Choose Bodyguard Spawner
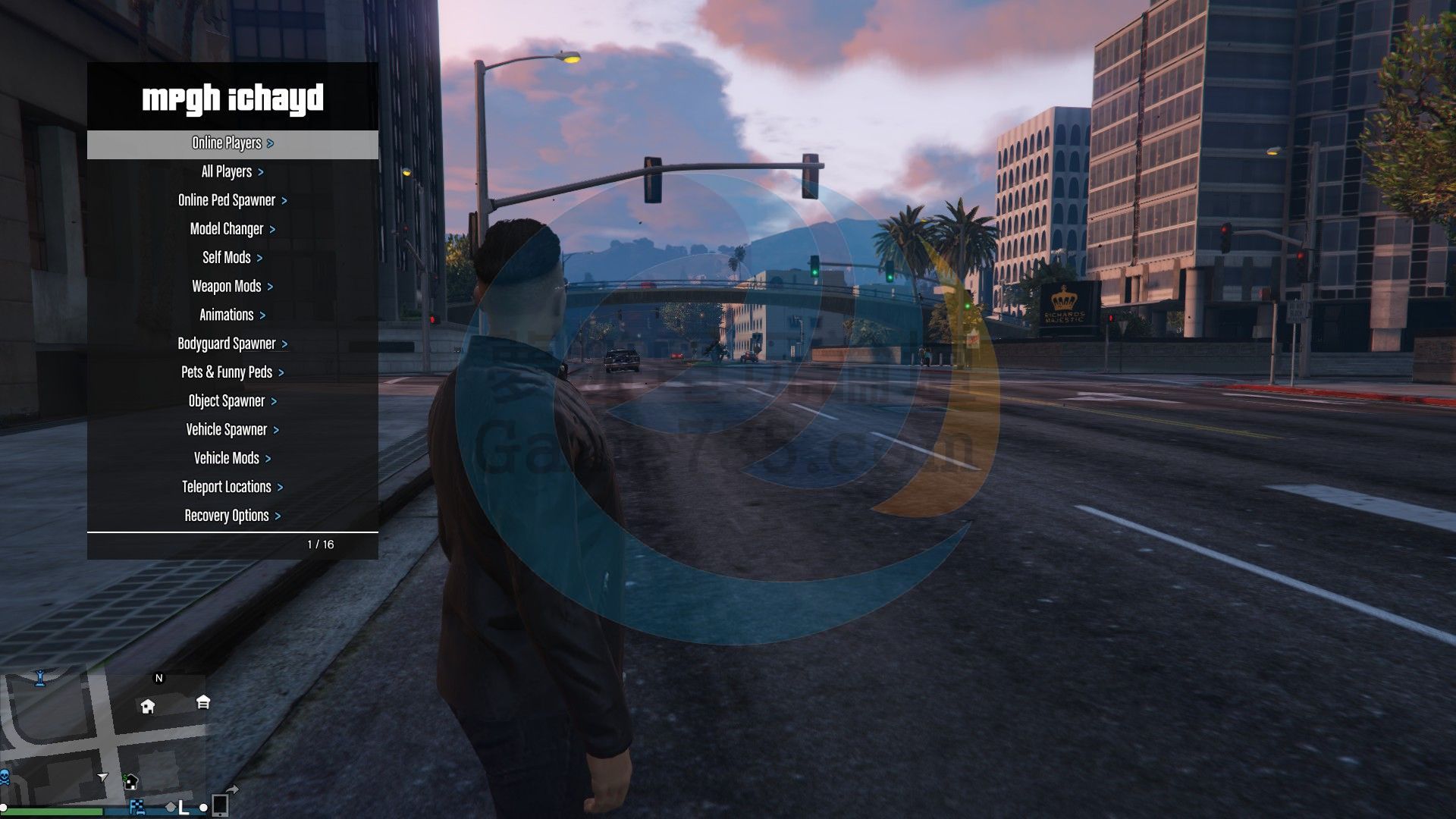 (x=232, y=344)
